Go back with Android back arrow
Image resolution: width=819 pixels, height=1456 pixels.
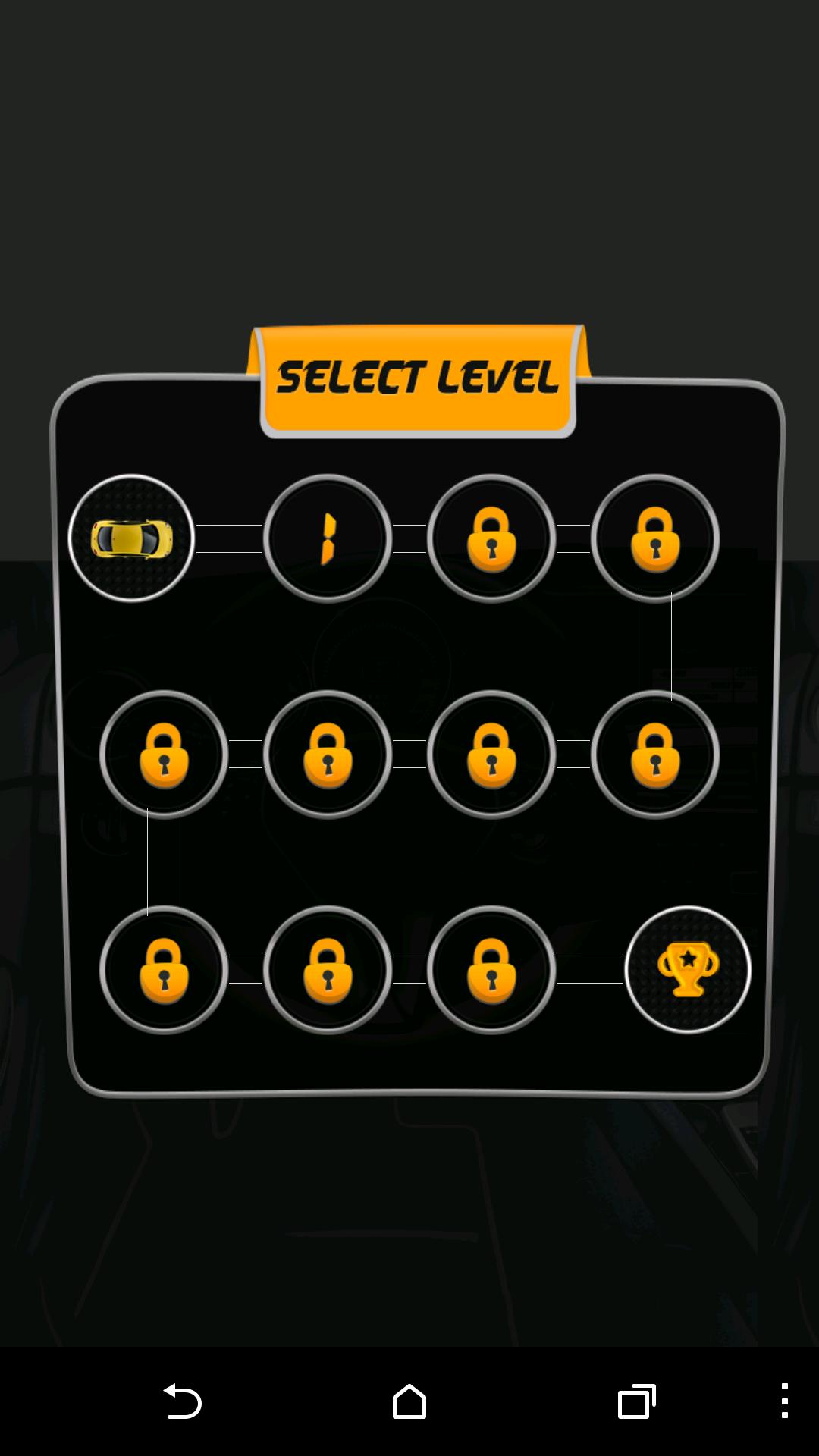pyautogui.click(x=182, y=1401)
